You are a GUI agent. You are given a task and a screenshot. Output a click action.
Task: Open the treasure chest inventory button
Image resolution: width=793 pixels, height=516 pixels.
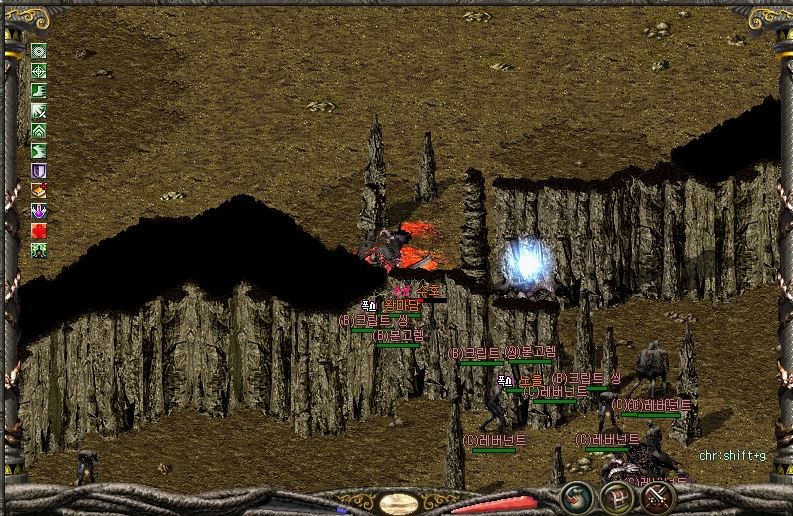(616, 496)
